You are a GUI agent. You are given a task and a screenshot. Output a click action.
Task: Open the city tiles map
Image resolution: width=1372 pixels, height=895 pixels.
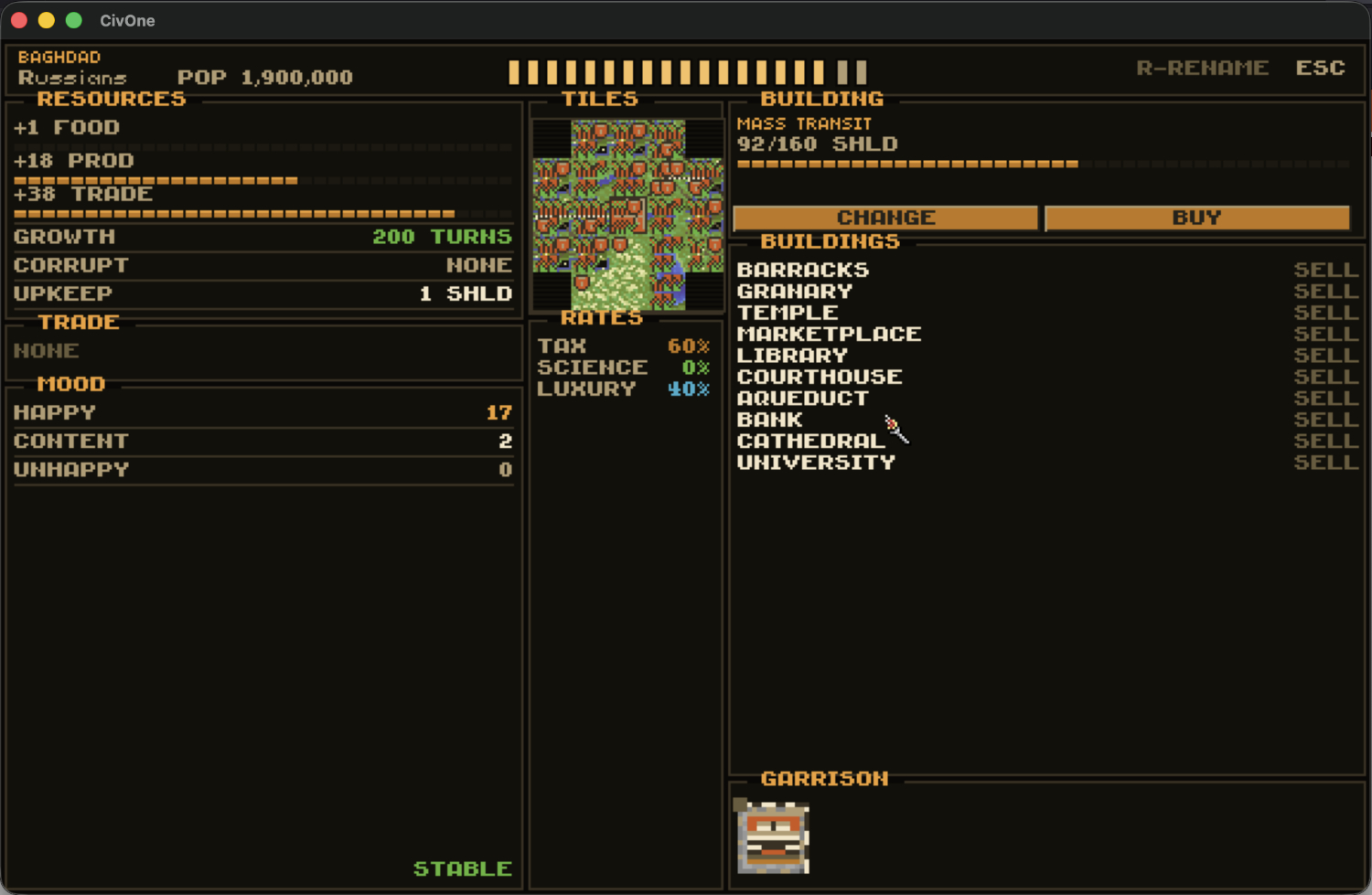627,215
